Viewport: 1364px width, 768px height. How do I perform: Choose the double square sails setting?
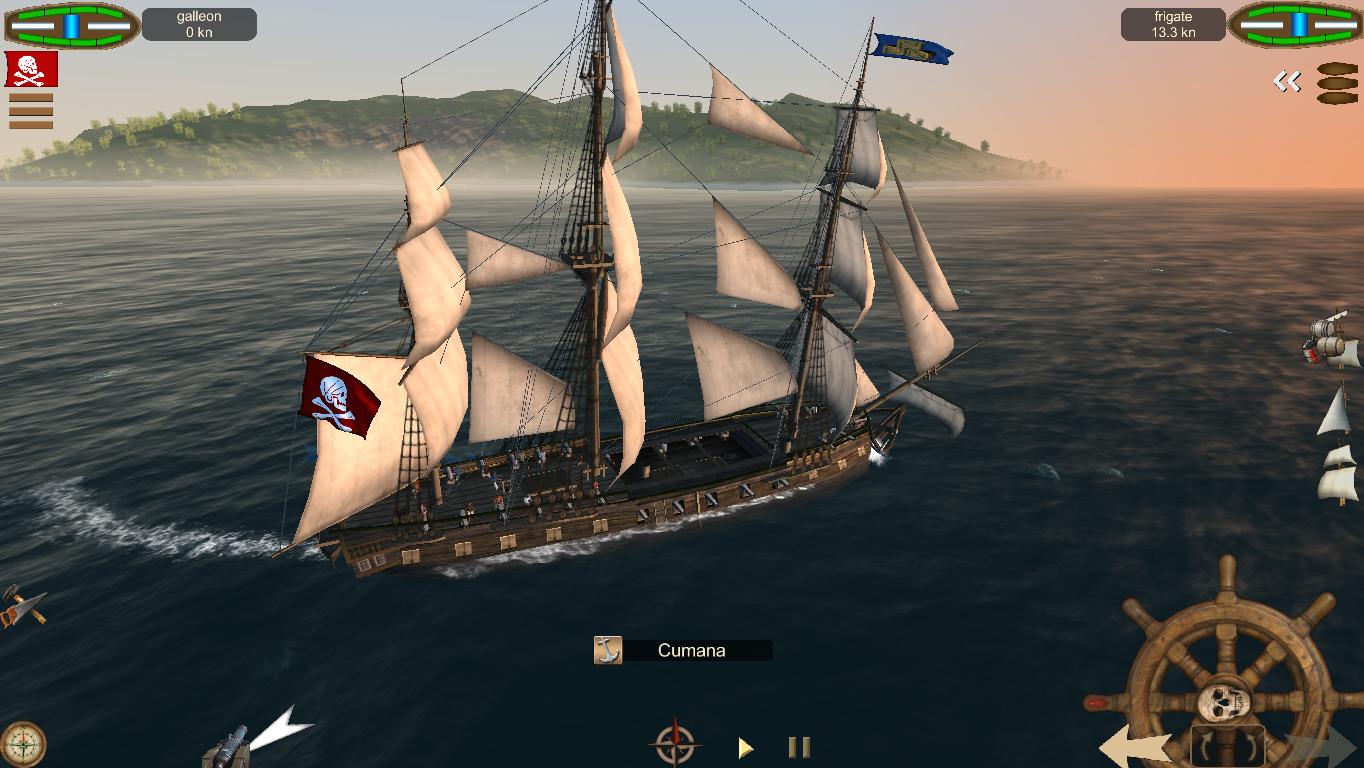[1337, 474]
